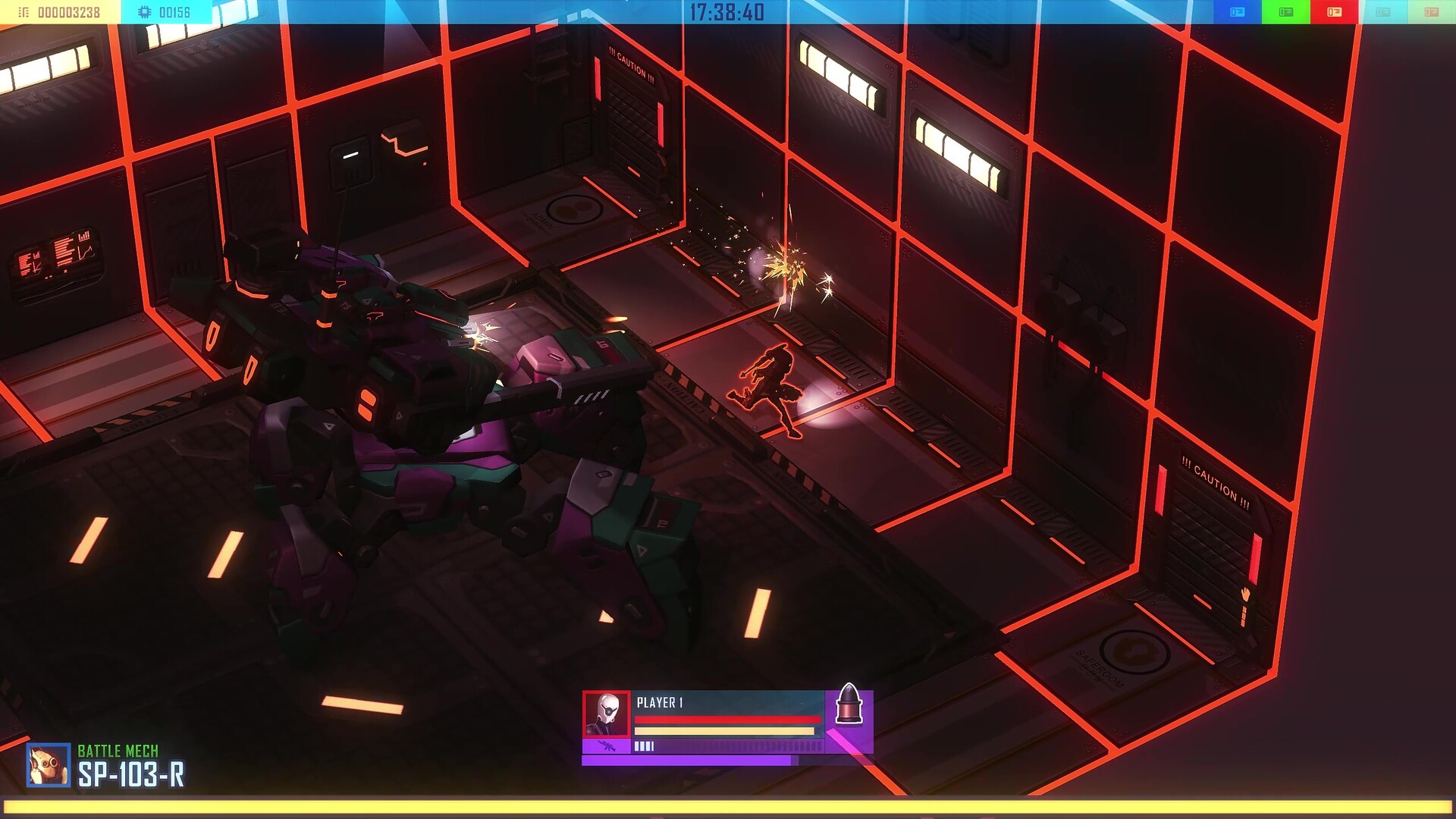
Task: Select the rifle weapon icon in Player 1 panel
Action: (x=607, y=745)
